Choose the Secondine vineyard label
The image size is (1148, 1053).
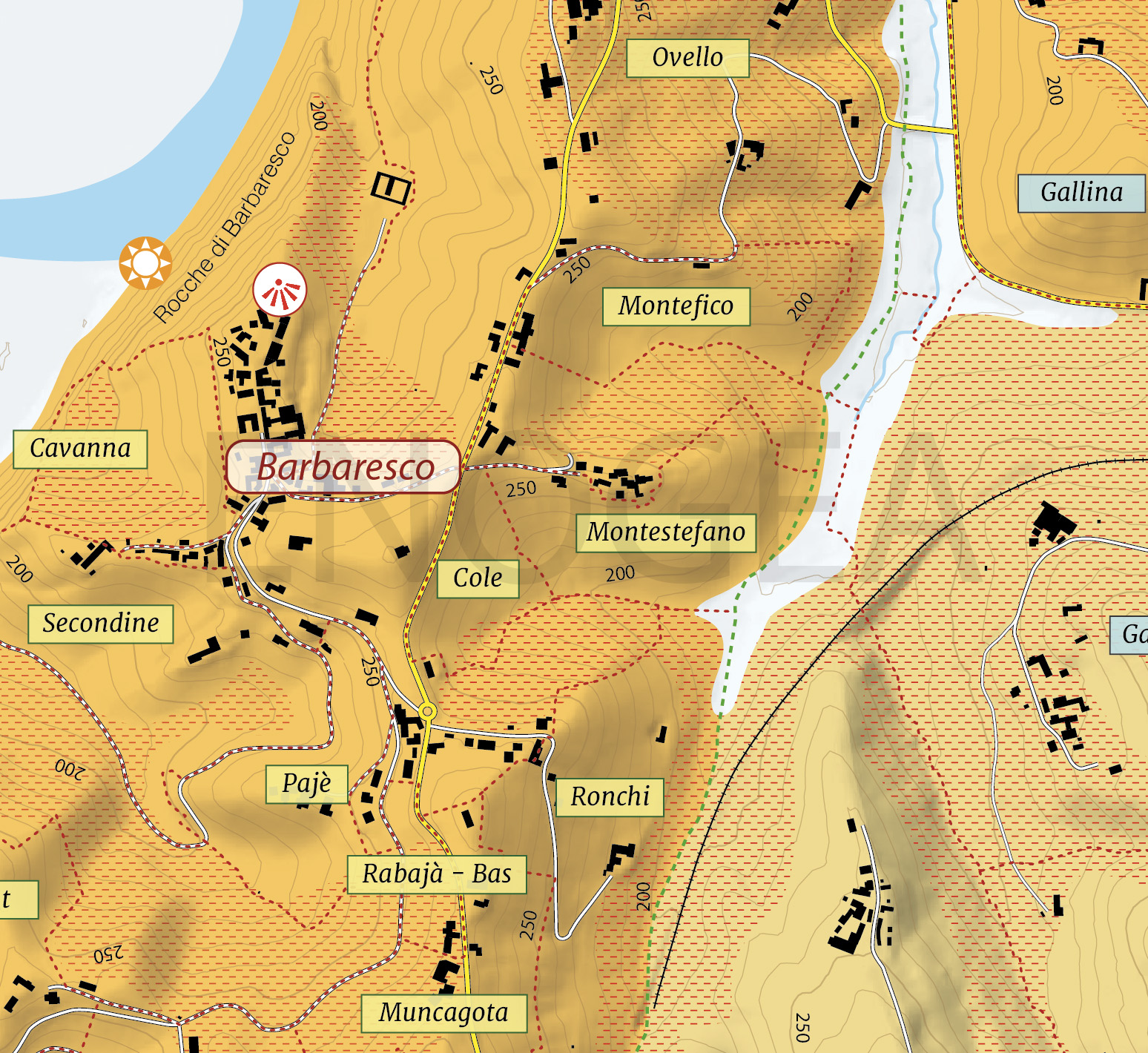[x=101, y=624]
